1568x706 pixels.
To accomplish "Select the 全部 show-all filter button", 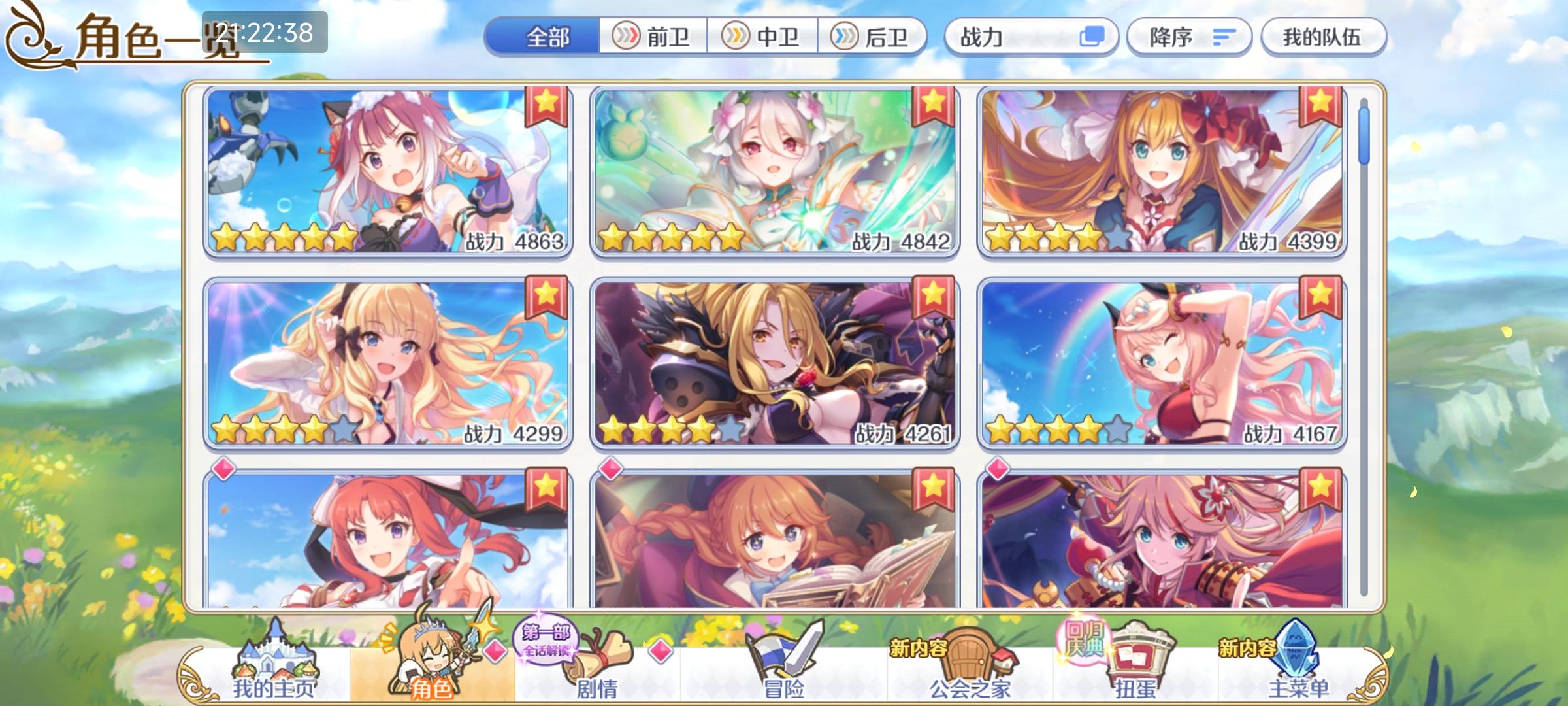I will tap(549, 37).
